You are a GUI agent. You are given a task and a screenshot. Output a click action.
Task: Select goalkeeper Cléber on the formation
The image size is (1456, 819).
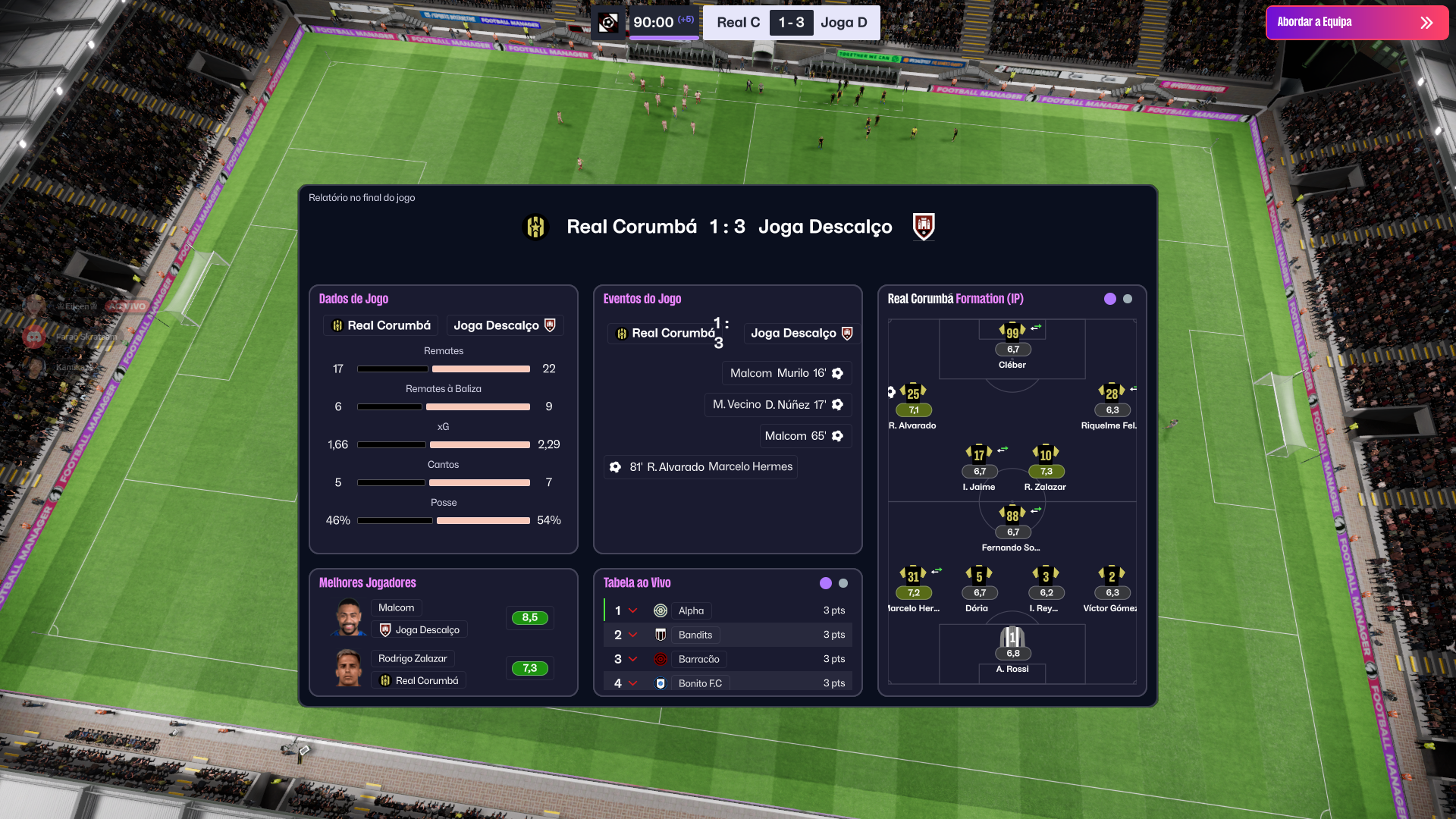click(x=1012, y=332)
